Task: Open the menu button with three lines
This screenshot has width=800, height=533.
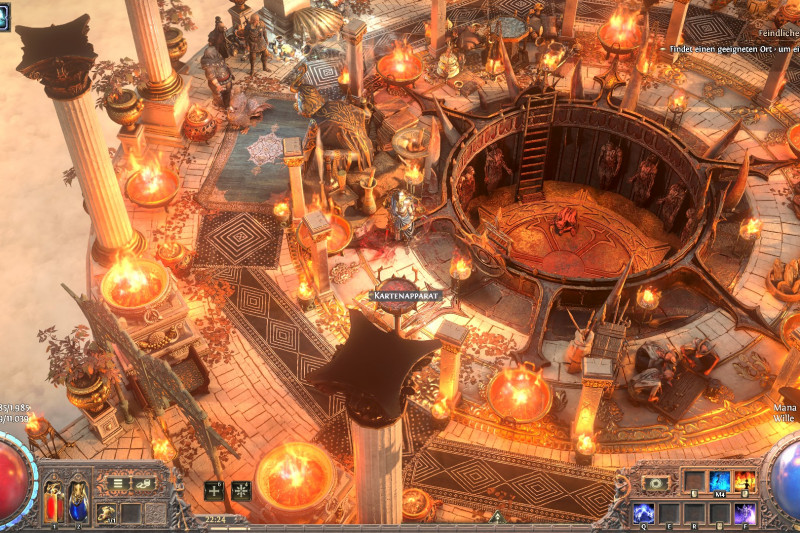Action: coord(118,483)
